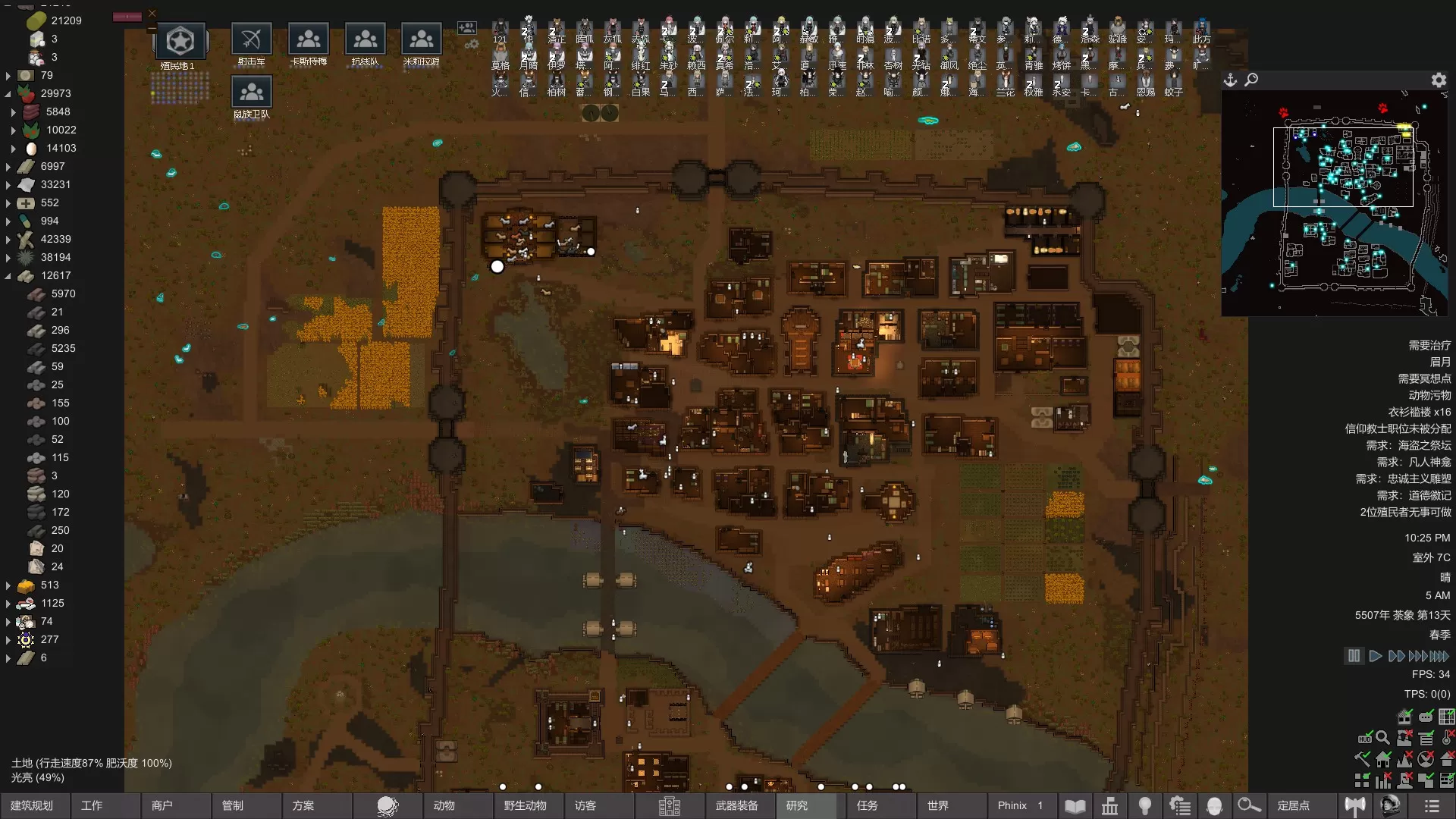Click the add-group icon beside squads

pyautogui.click(x=466, y=28)
